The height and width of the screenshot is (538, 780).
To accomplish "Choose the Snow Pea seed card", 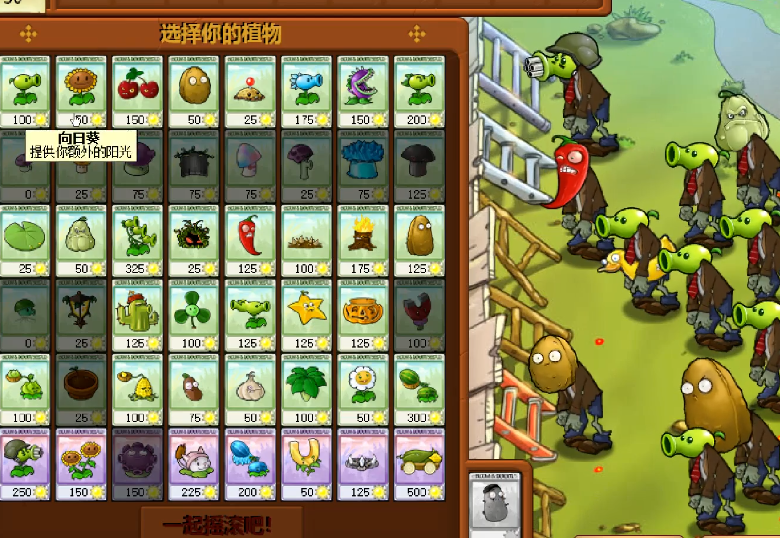I will 307,91.
